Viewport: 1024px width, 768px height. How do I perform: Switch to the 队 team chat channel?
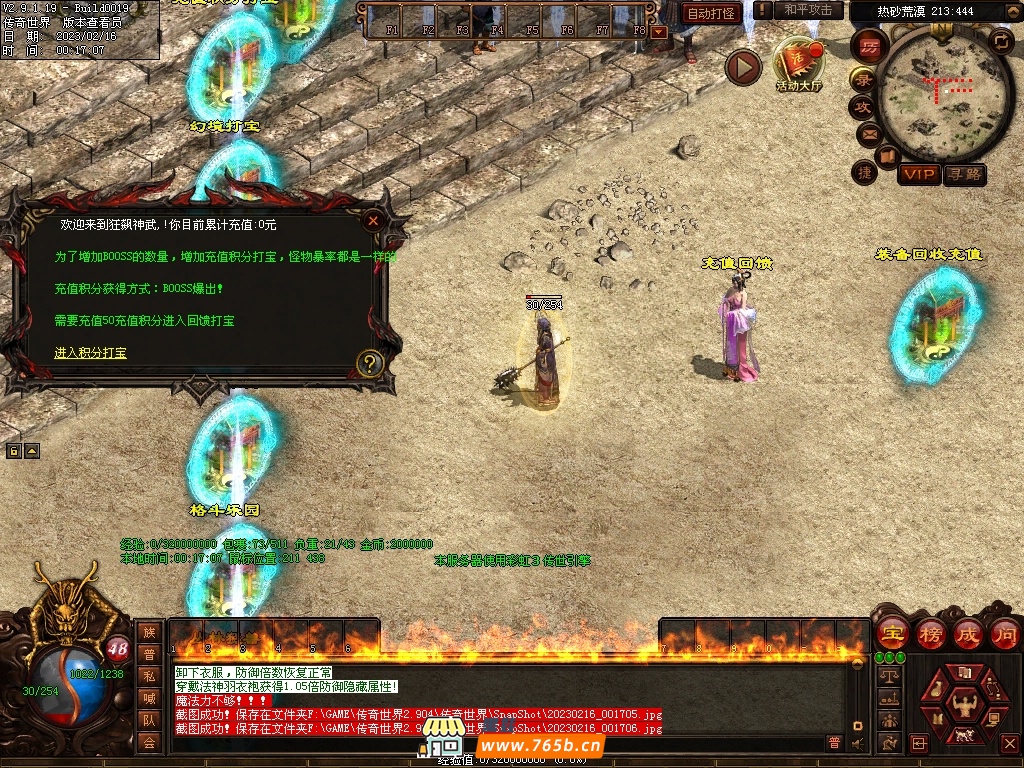(x=149, y=719)
